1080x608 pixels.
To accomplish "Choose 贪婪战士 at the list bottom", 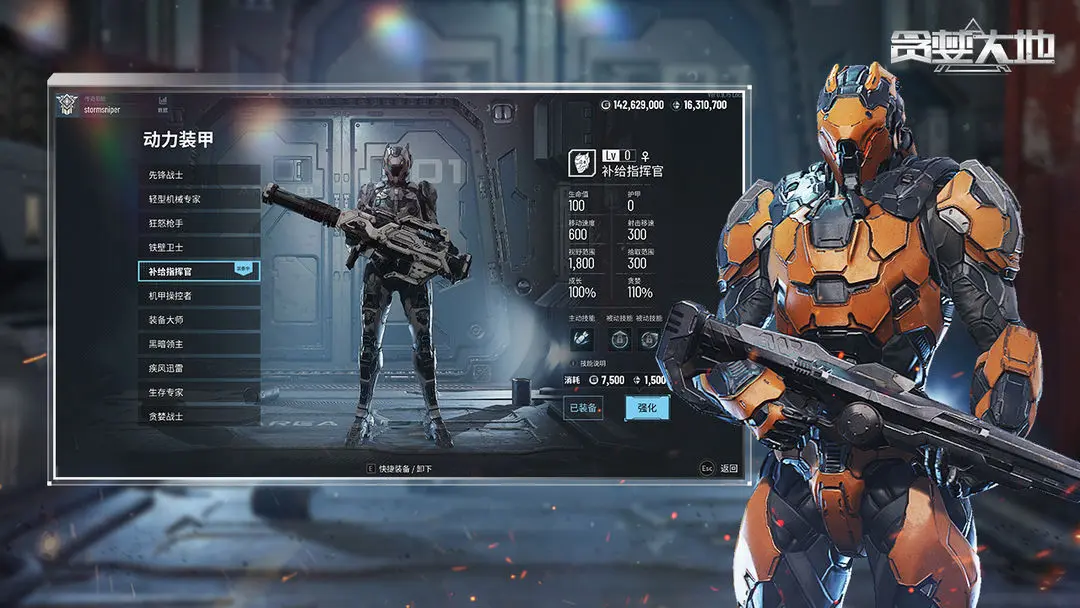I will 198,416.
